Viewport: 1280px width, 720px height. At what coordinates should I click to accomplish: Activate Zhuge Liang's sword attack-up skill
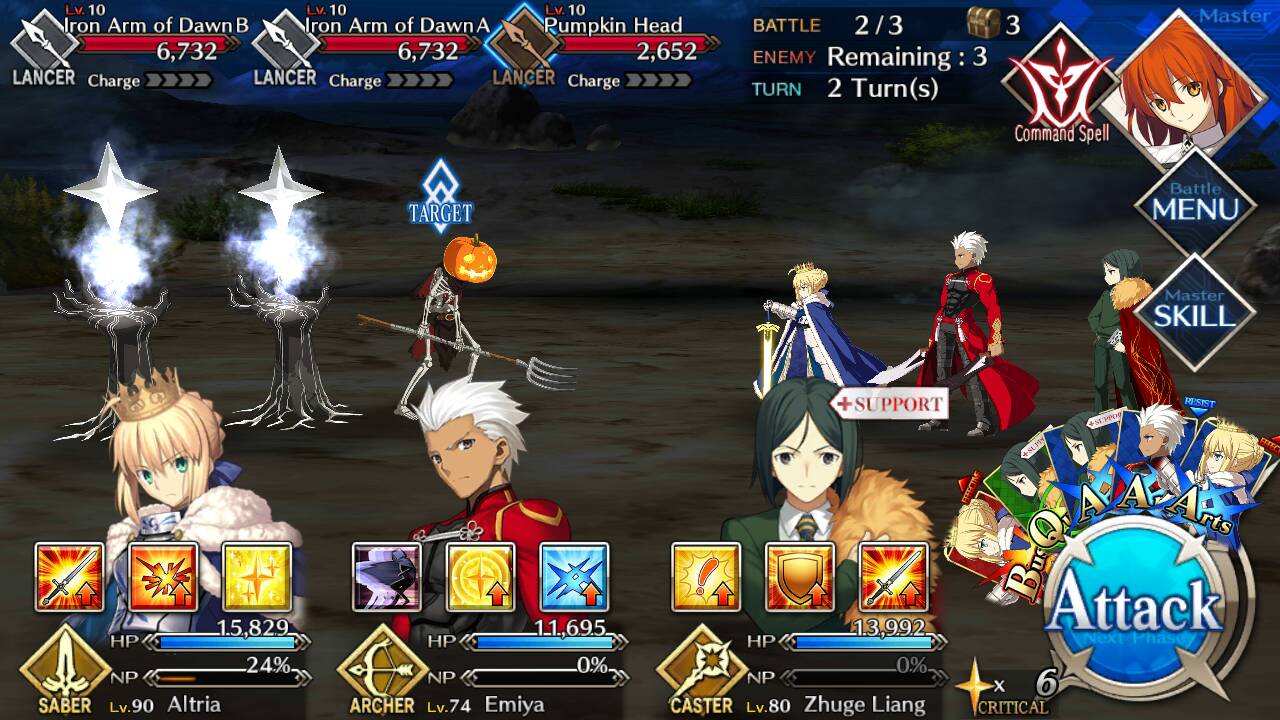coord(893,577)
